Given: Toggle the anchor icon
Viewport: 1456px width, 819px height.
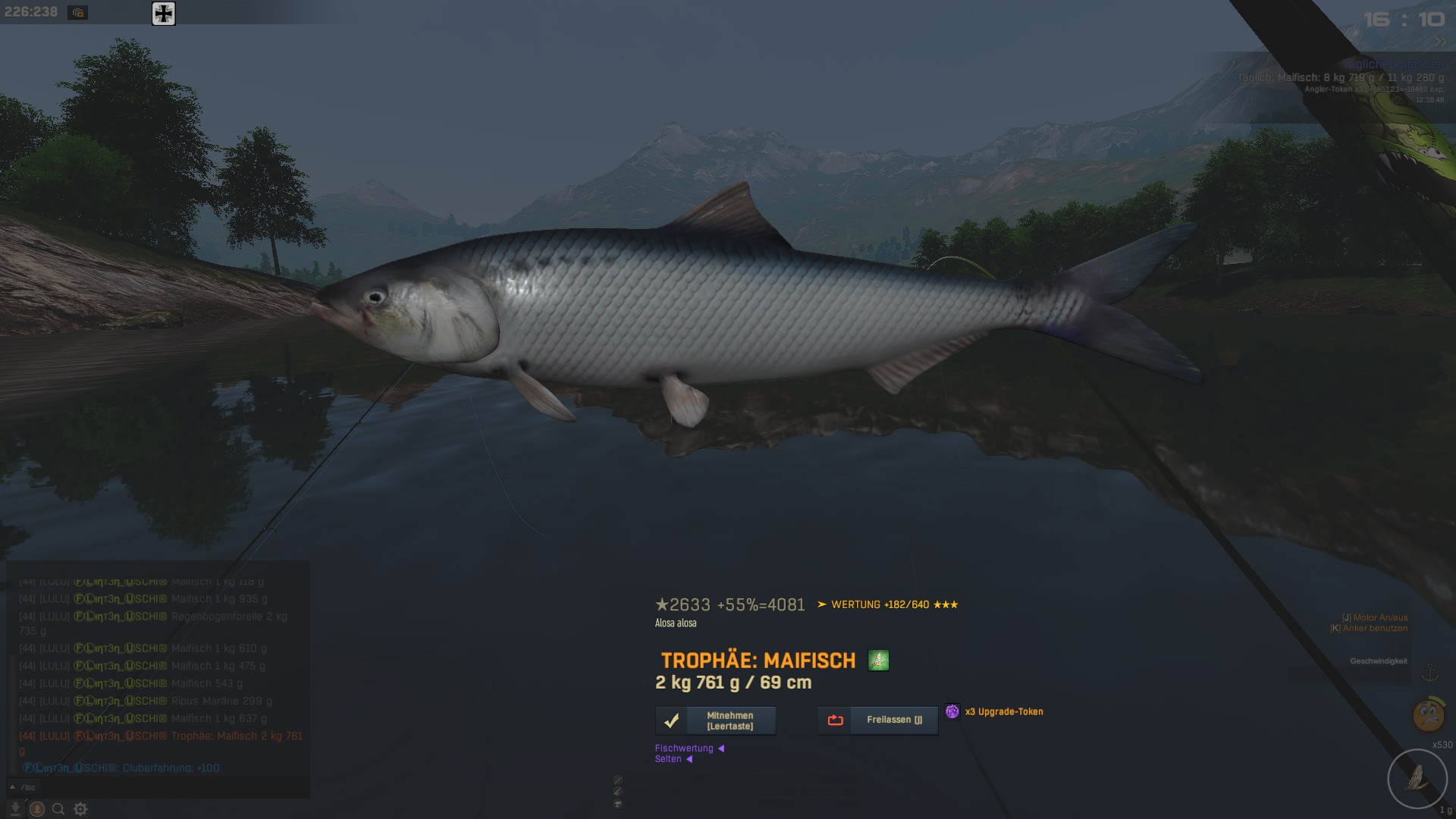Looking at the screenshot, I should [1429, 673].
